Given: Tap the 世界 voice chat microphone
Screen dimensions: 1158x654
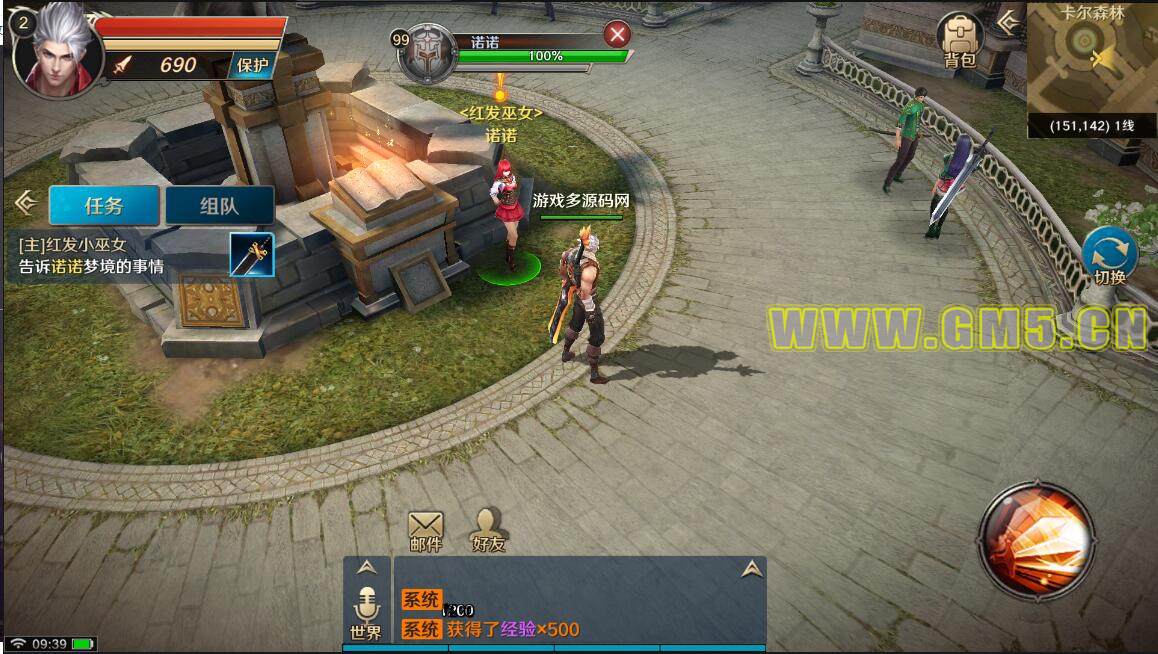Looking at the screenshot, I should pyautogui.click(x=367, y=610).
